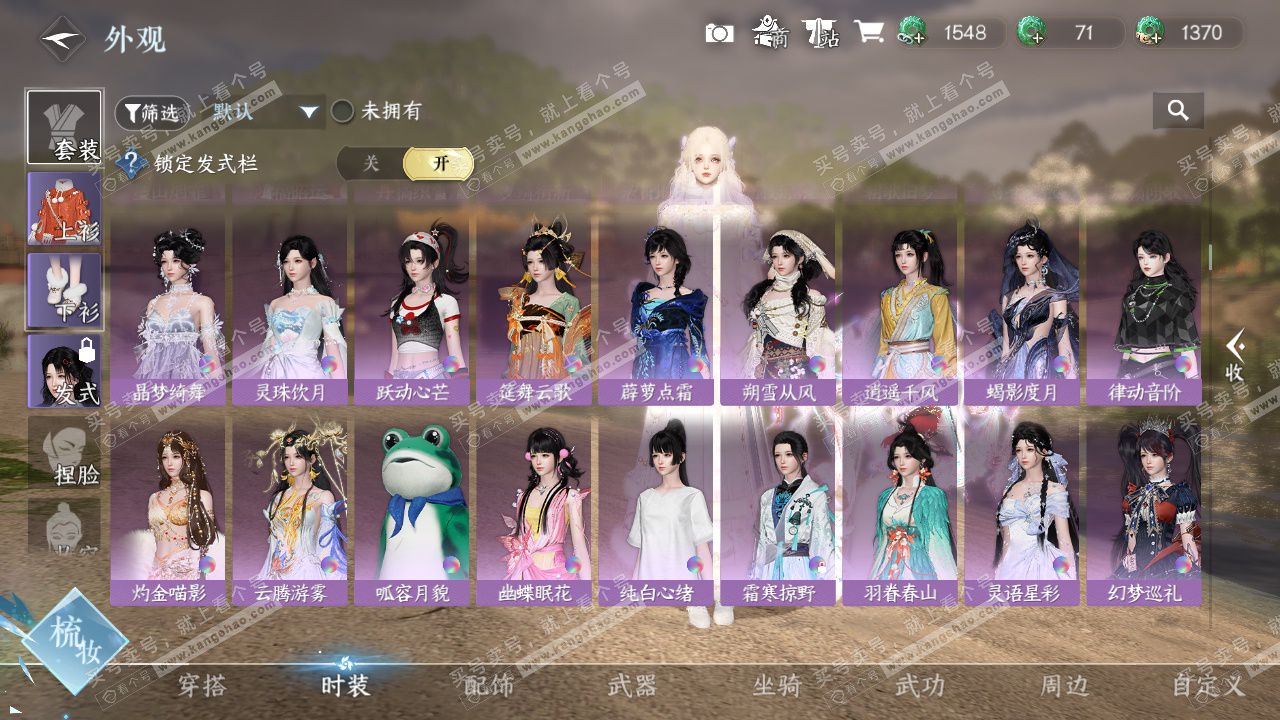
Task: Select the 律动音阶 outfit
Action: (1144, 312)
